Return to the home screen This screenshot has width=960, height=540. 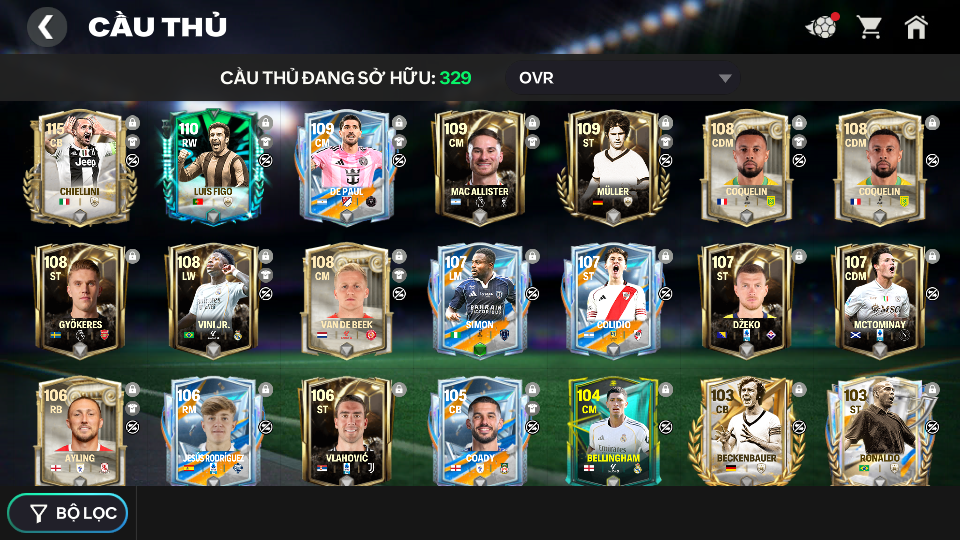[916, 27]
